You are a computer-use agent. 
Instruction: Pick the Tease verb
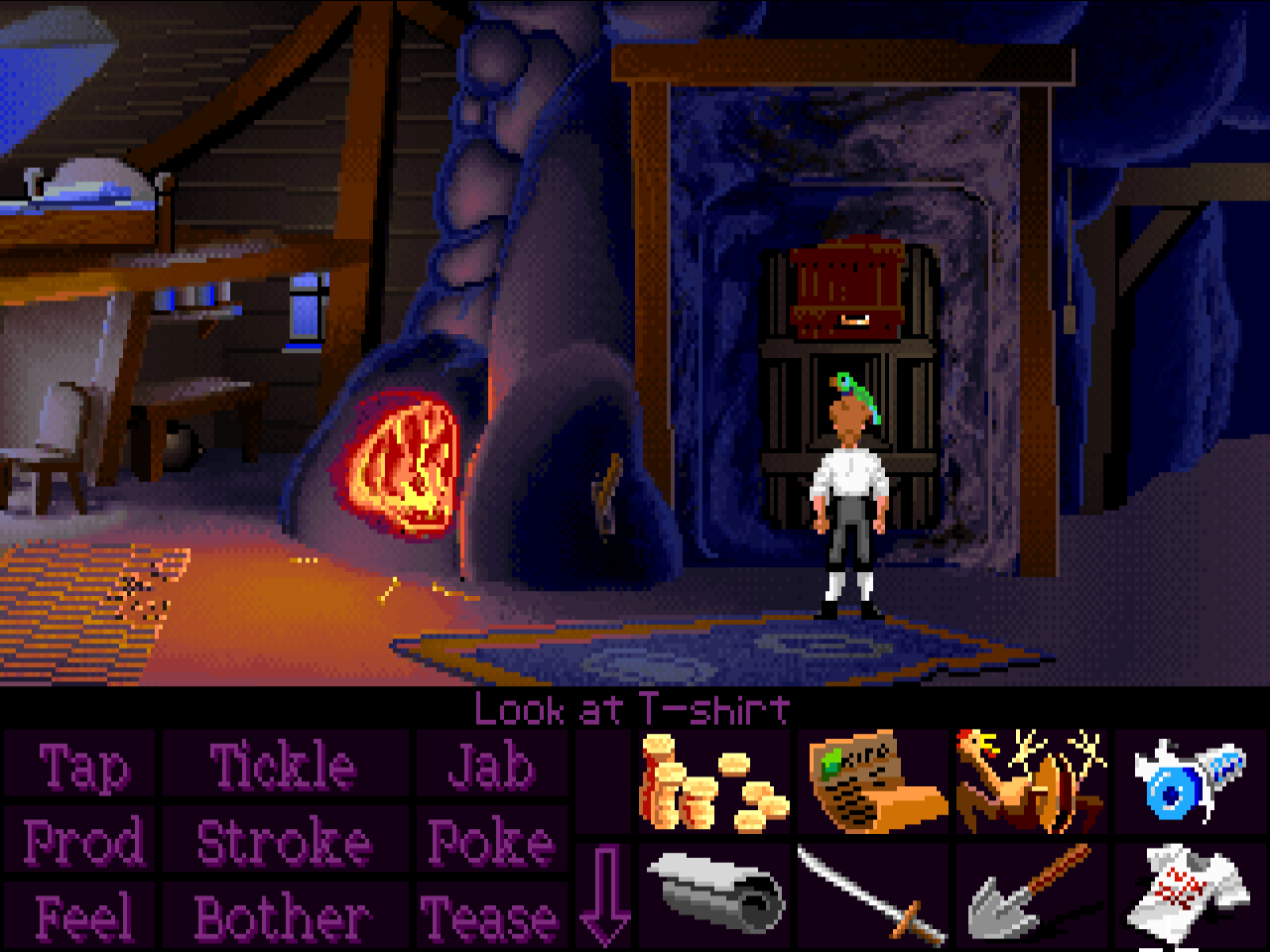pos(490,917)
